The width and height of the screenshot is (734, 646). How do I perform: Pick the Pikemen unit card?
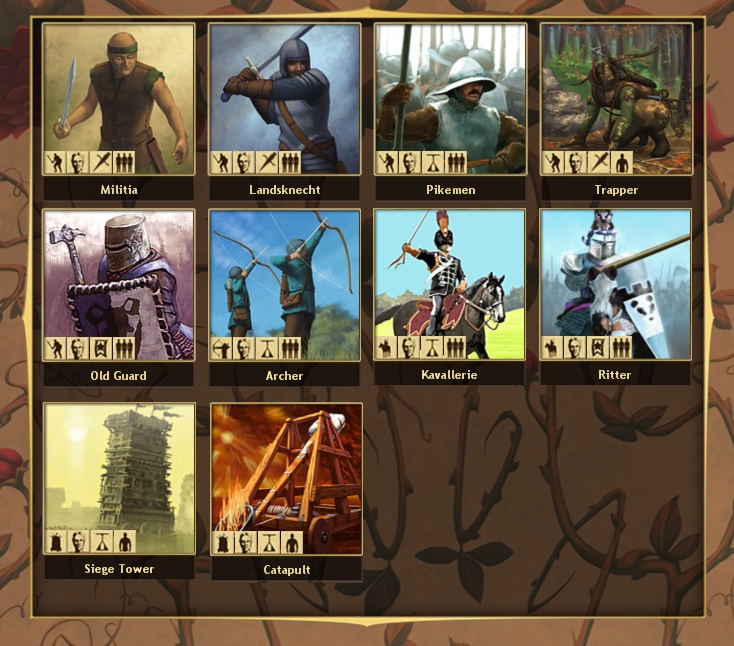(450, 99)
